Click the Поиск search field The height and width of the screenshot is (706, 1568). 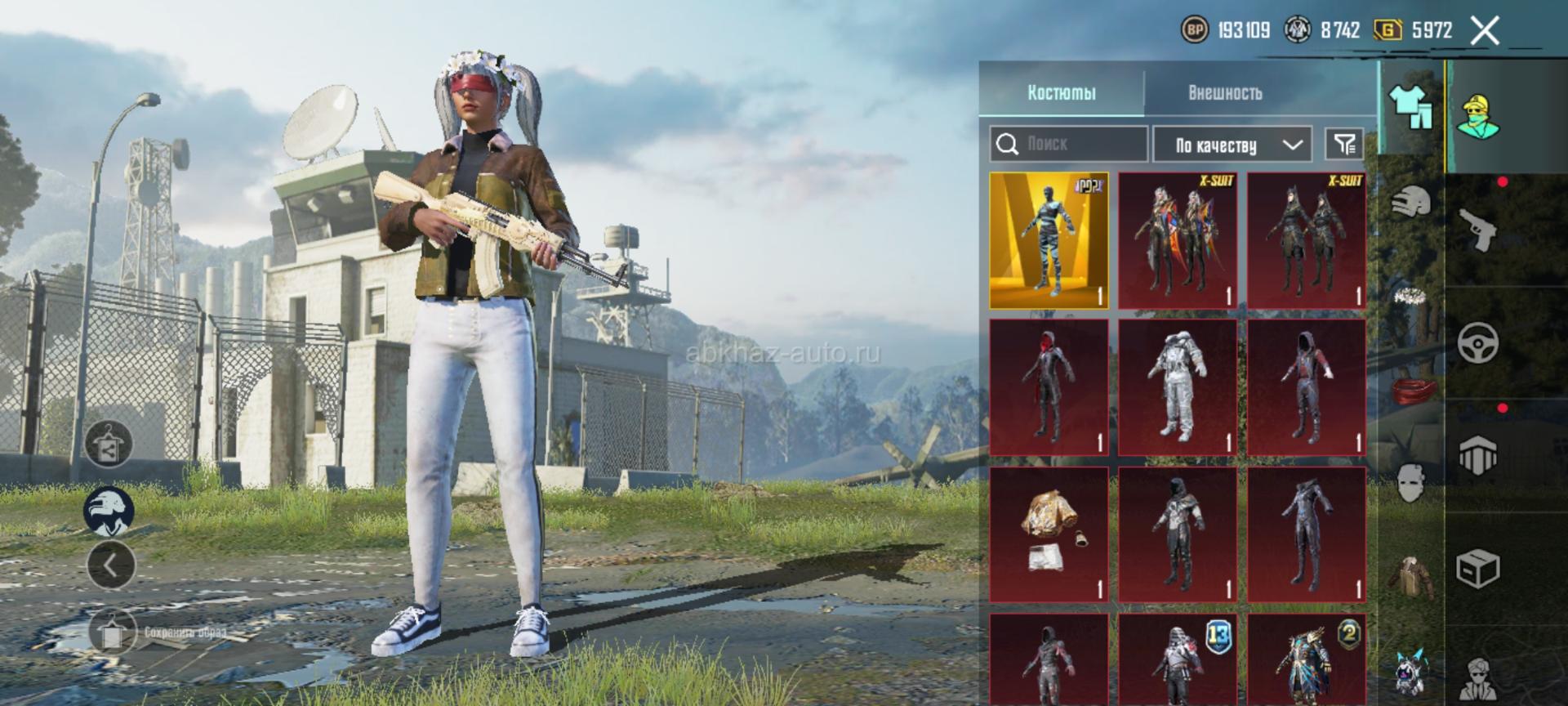coord(1068,144)
